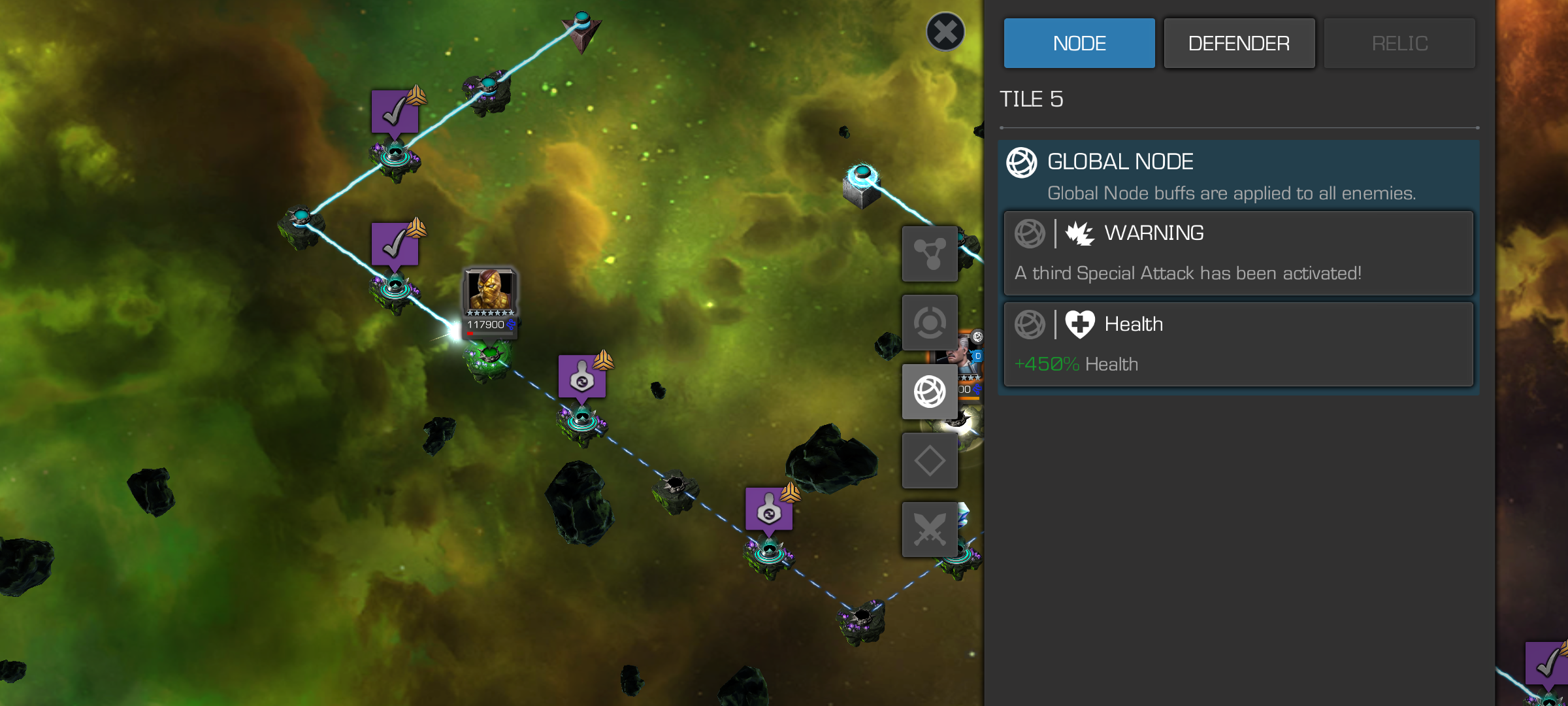Choose the circular target icon button
1568x706 pixels.
click(929, 322)
